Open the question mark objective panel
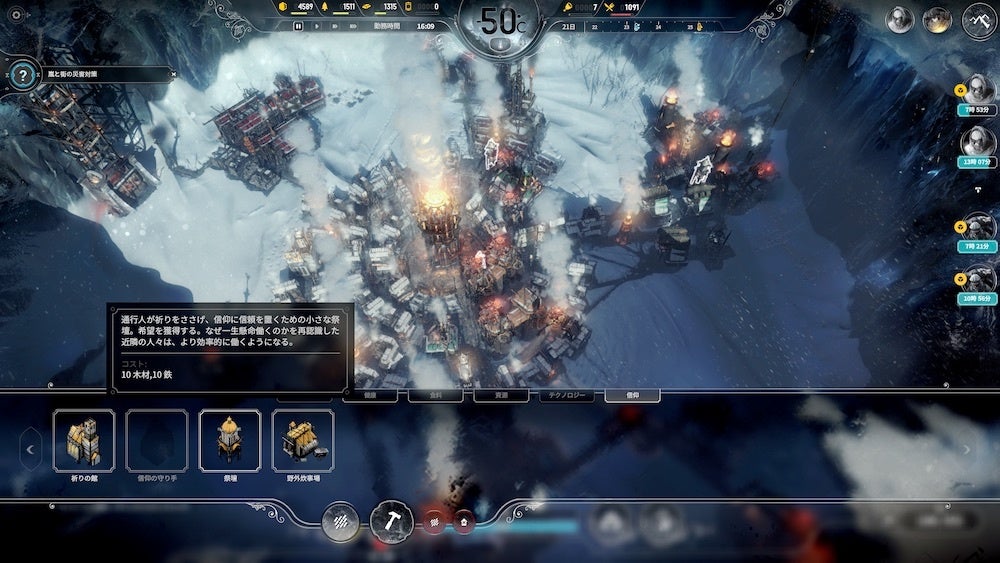This screenshot has height=563, width=1000. 22,74
